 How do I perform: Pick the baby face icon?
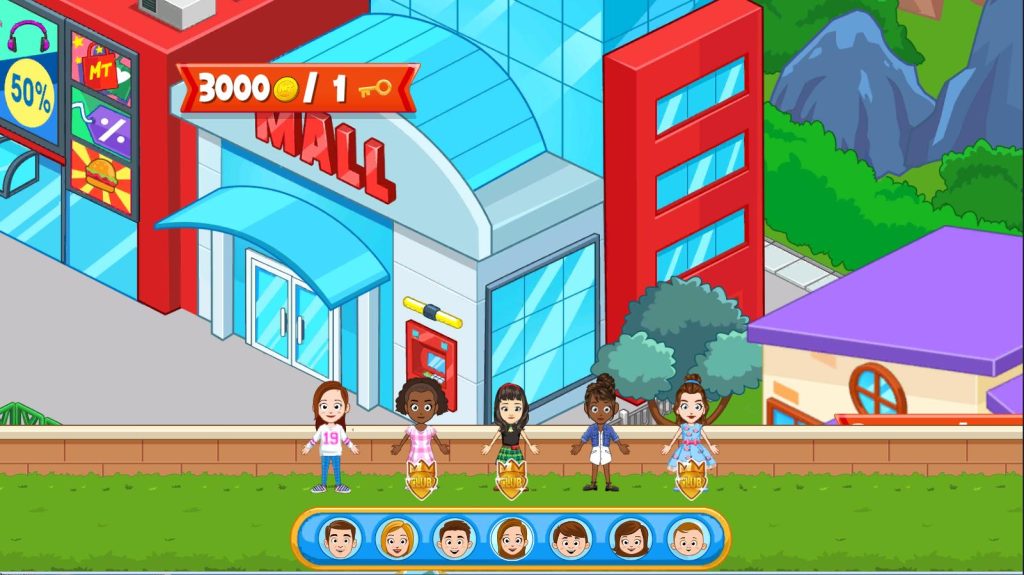688,539
